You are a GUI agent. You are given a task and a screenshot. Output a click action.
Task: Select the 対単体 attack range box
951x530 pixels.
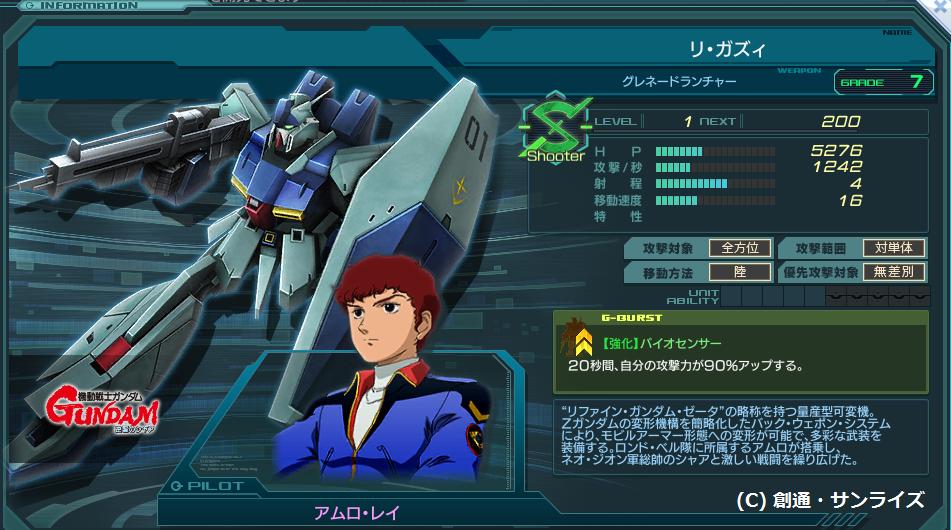click(893, 248)
